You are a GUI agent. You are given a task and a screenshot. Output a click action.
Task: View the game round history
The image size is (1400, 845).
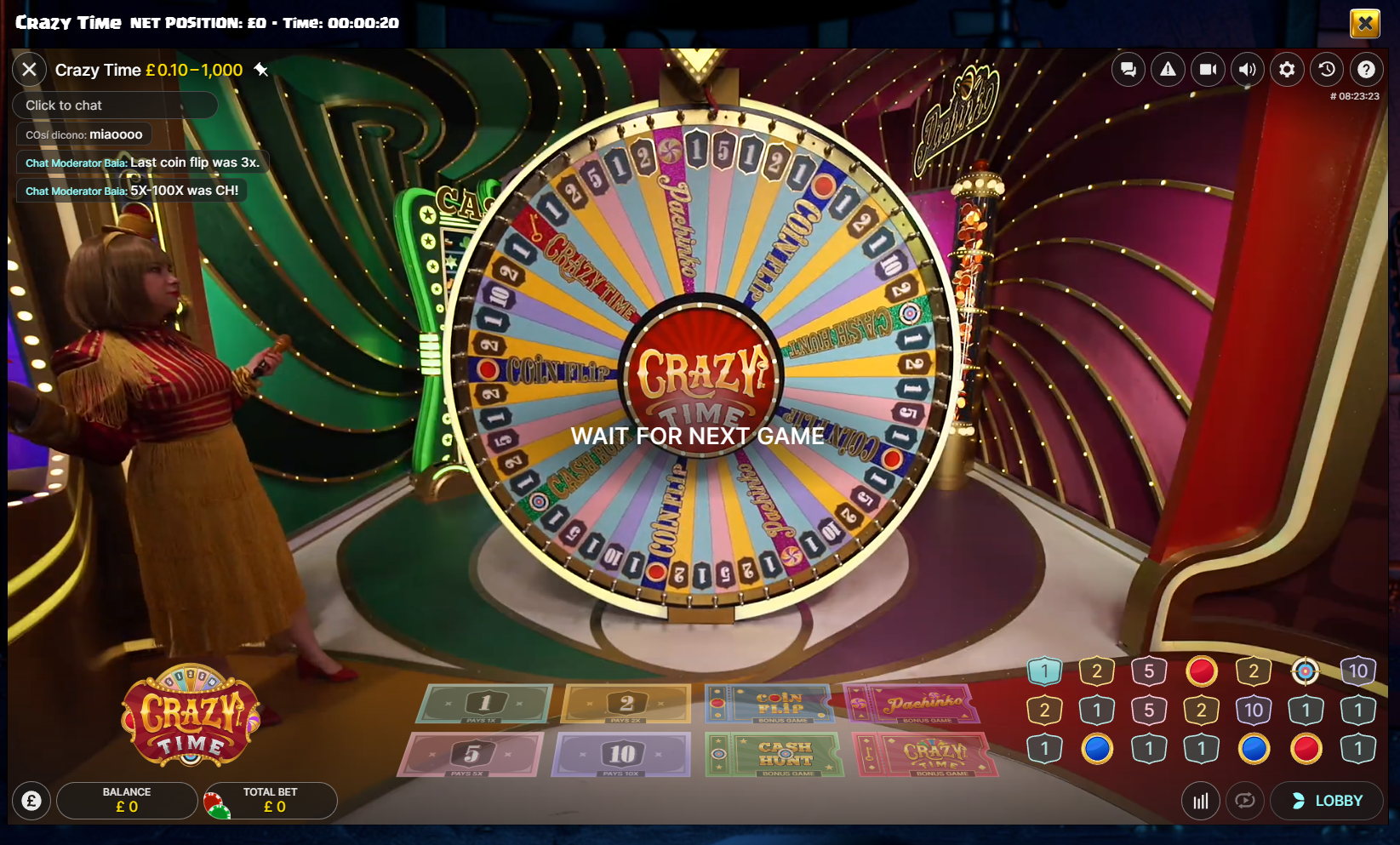tap(1327, 69)
